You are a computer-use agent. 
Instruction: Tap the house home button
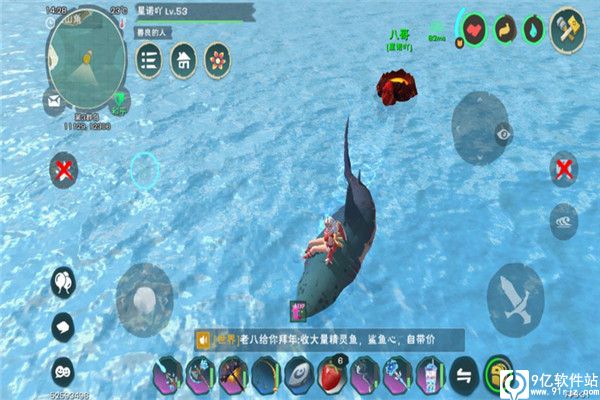point(183,60)
